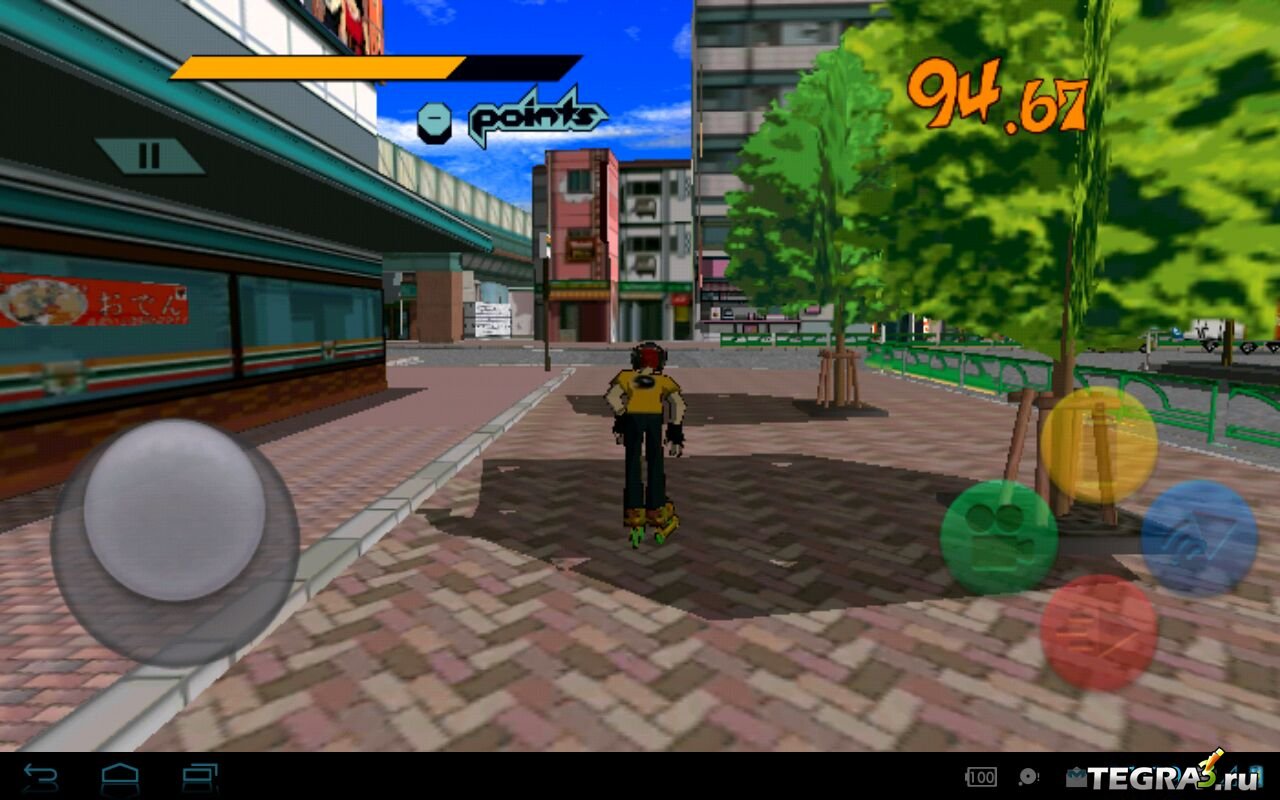Tap the green camera button

[998, 536]
